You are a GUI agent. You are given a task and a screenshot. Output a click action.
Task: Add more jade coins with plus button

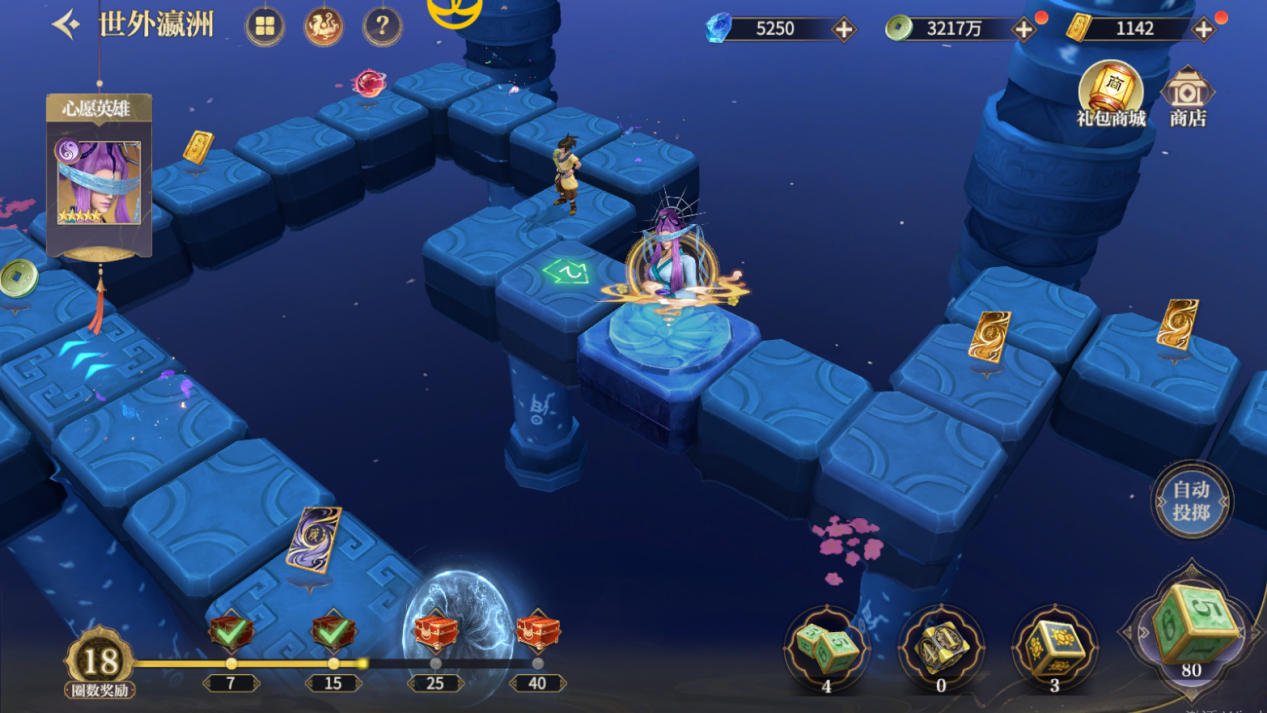pos(1023,29)
